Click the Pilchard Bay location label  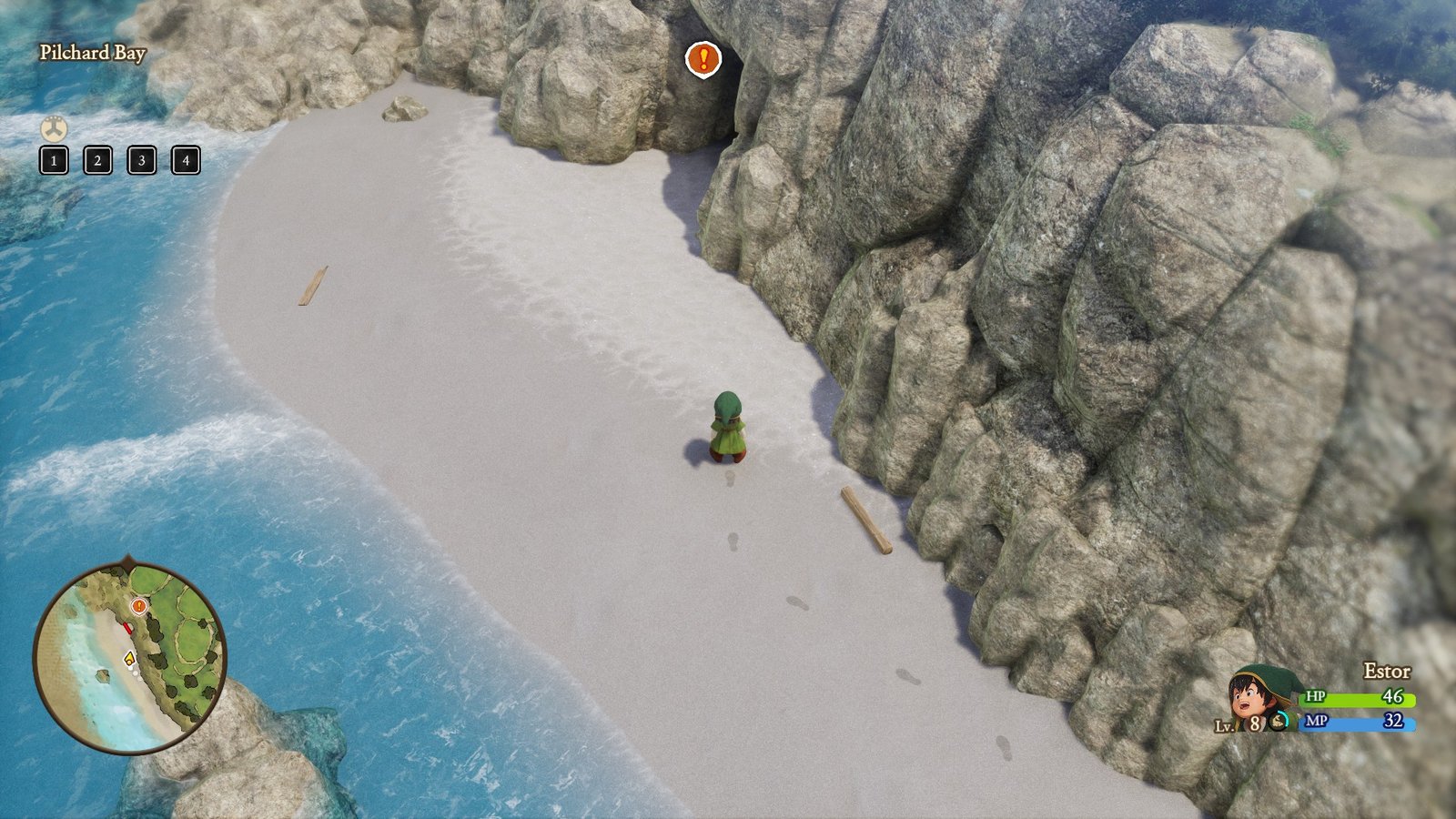pos(94,54)
